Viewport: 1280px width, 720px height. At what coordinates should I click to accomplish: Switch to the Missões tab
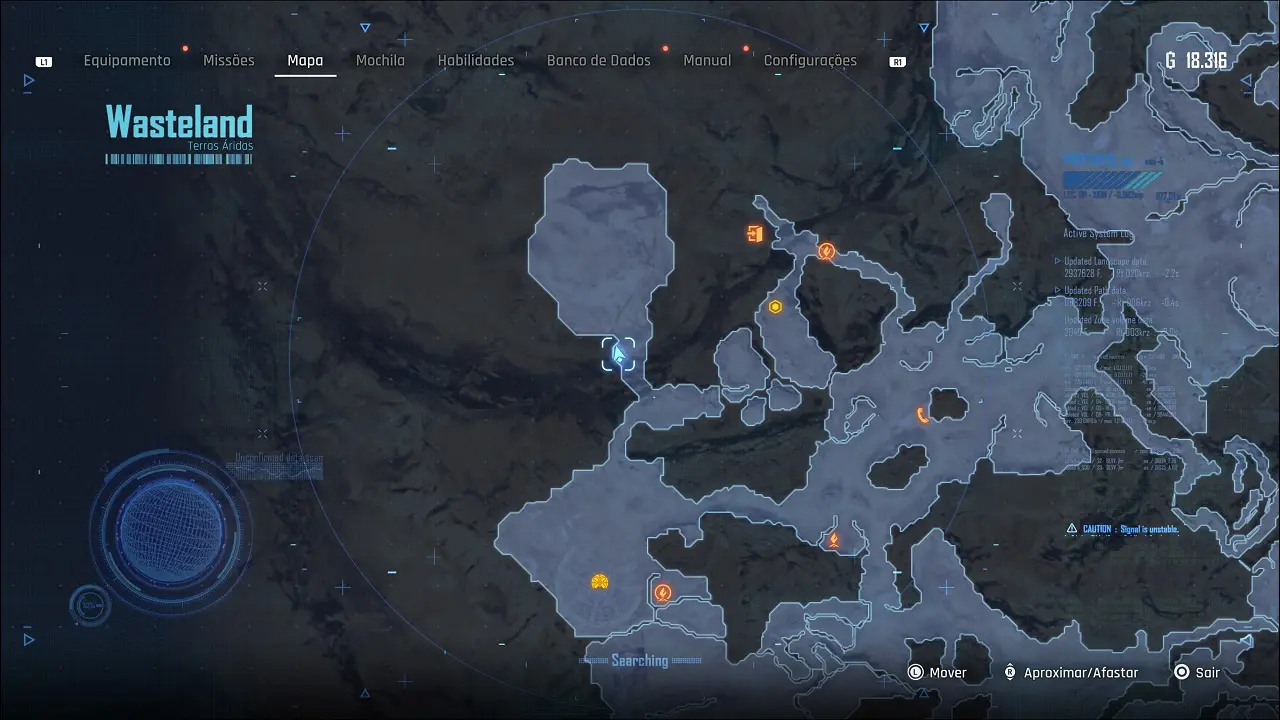[229, 61]
